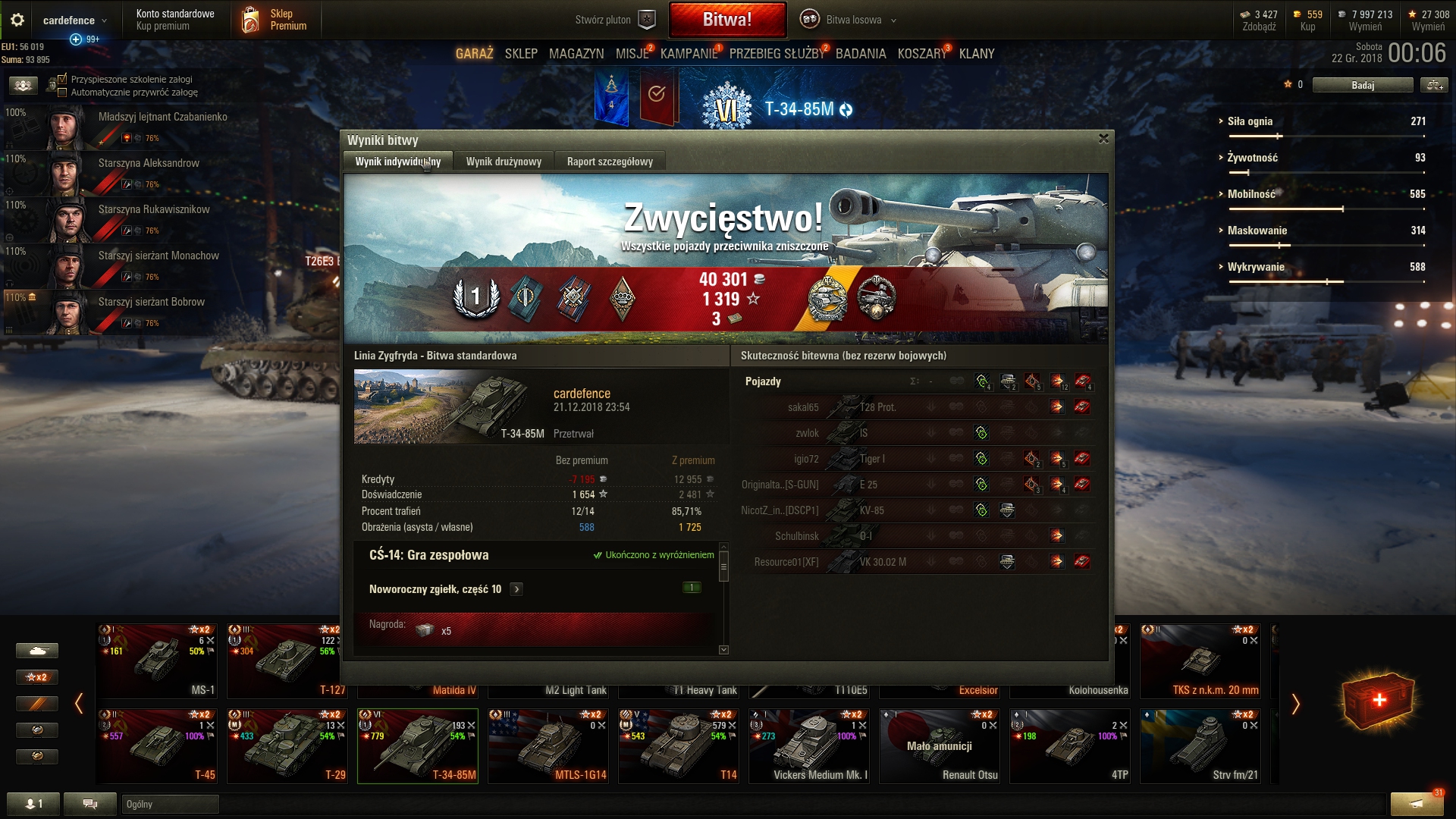Enable Automatycznie przywróć załogę checkbox
Viewport: 1456px width, 819px height.
point(63,93)
